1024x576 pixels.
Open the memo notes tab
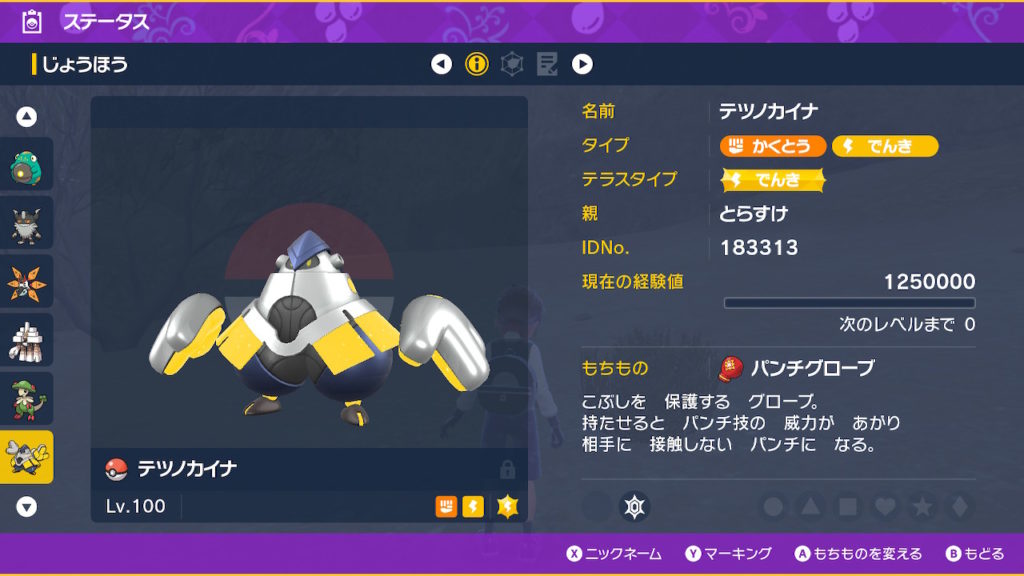(x=547, y=65)
